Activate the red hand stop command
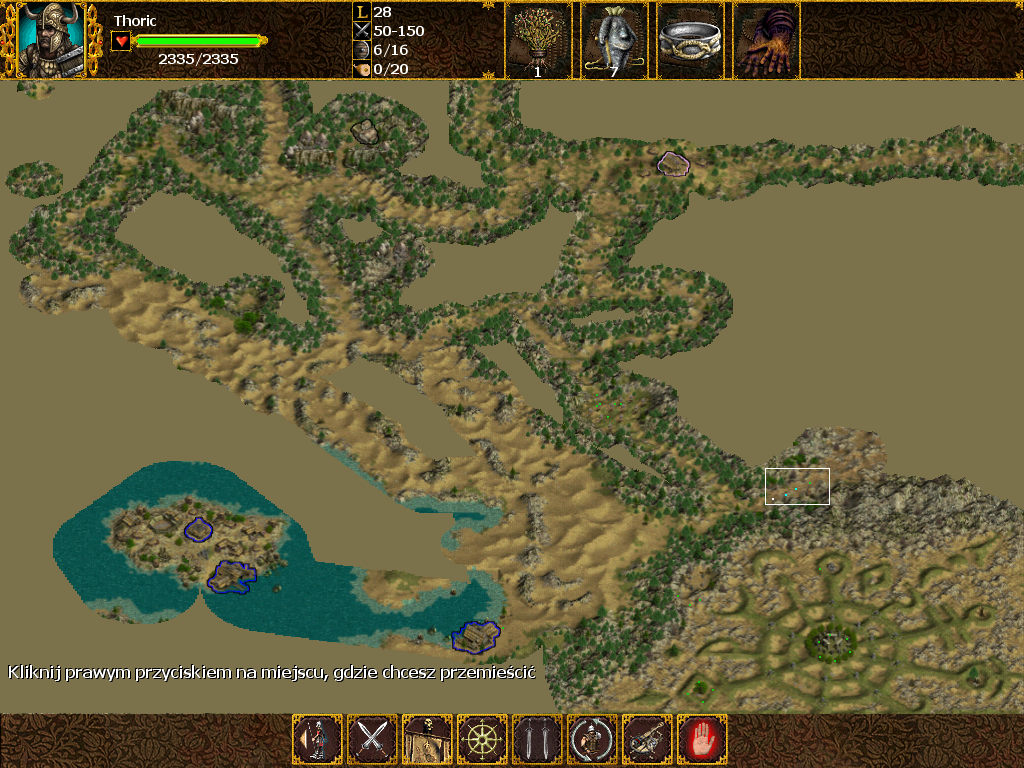 (702, 740)
